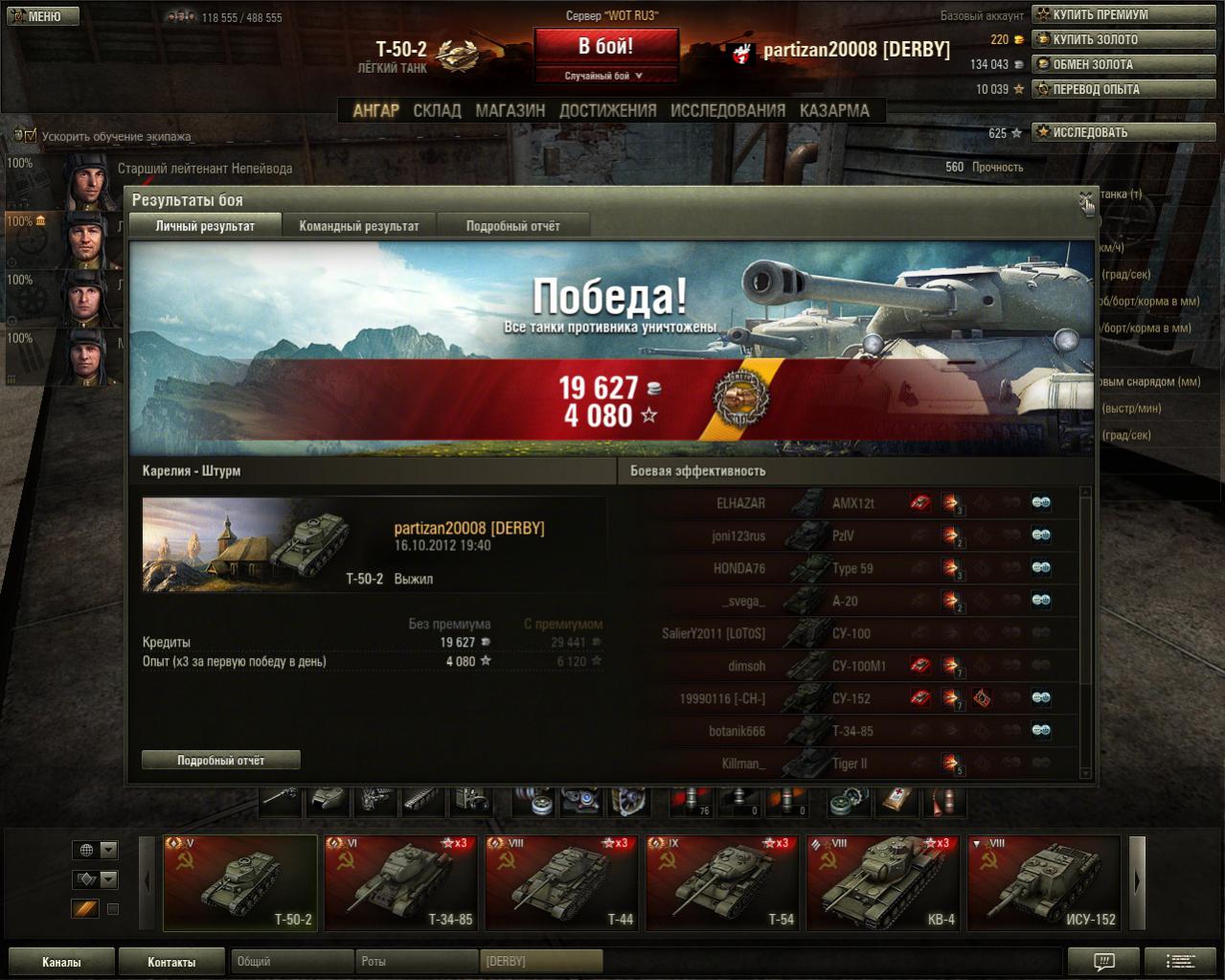This screenshot has height=980, width=1225.
Task: Start battle with В бой! button
Action: click(x=605, y=47)
